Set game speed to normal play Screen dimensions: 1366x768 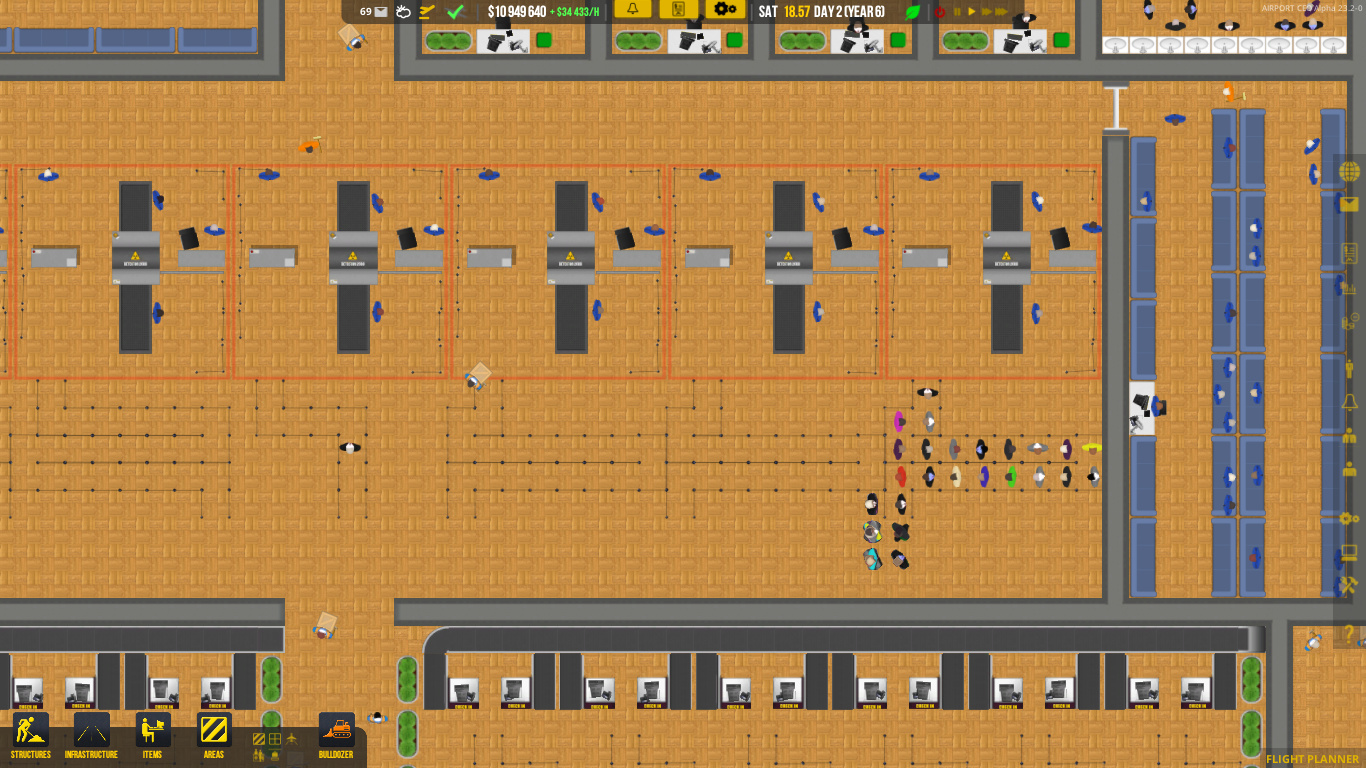[x=971, y=12]
